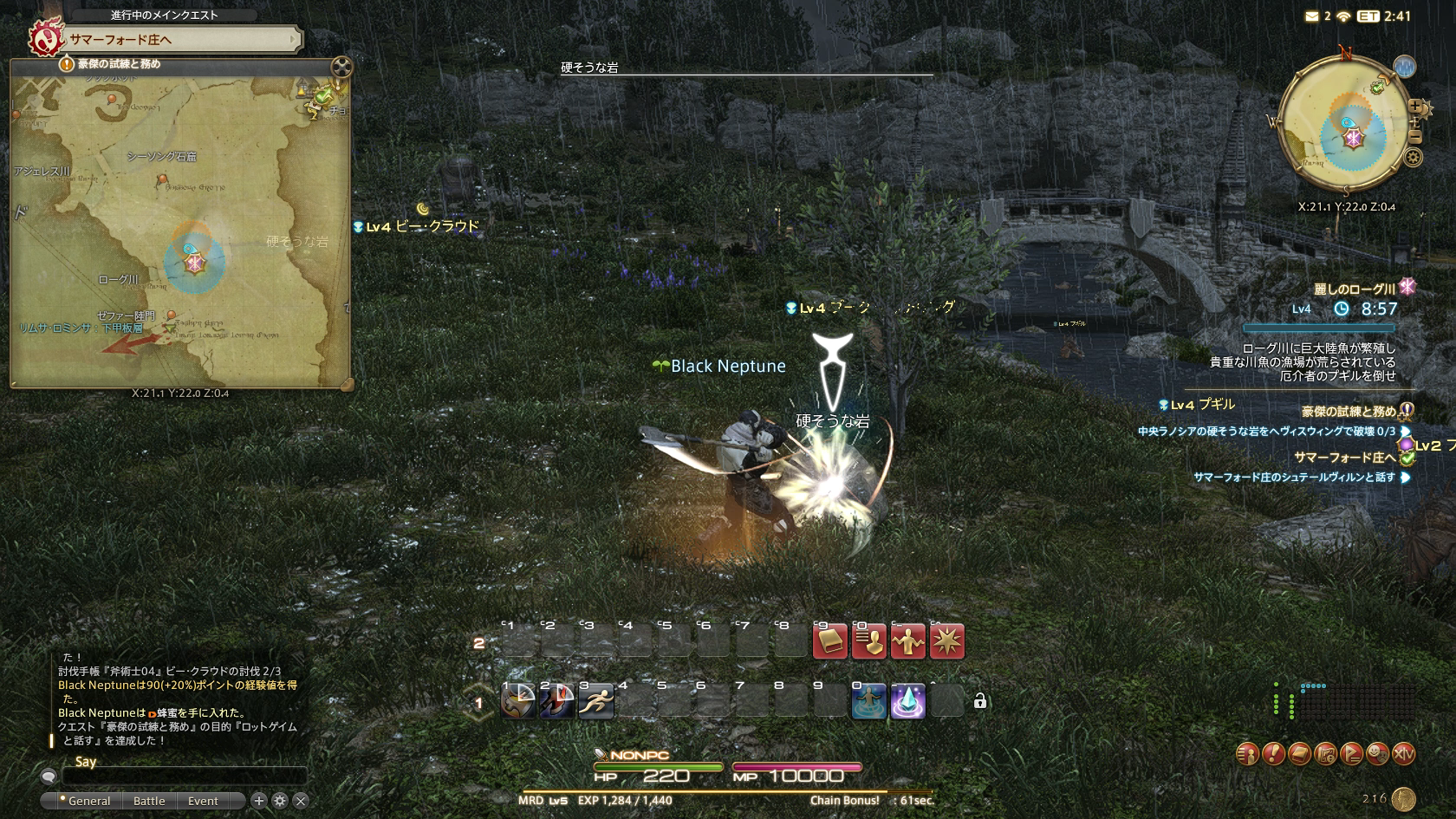This screenshot has width=1456, height=819.
Task: Open the XIV system menu icon
Action: (1404, 754)
